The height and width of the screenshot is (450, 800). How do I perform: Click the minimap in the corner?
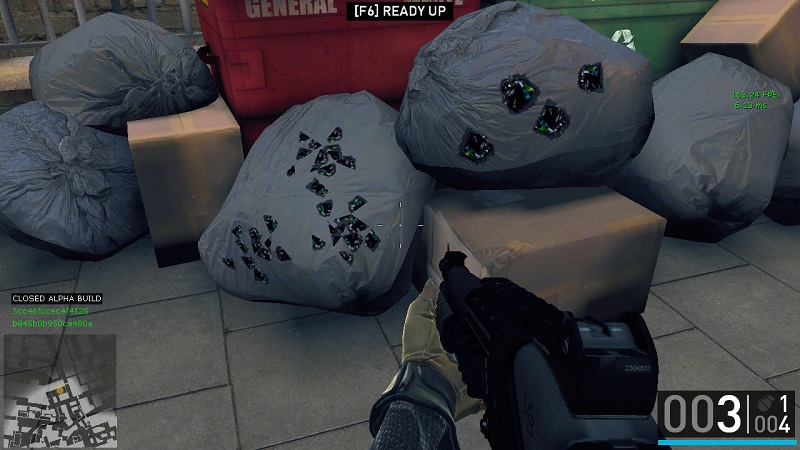coord(60,390)
